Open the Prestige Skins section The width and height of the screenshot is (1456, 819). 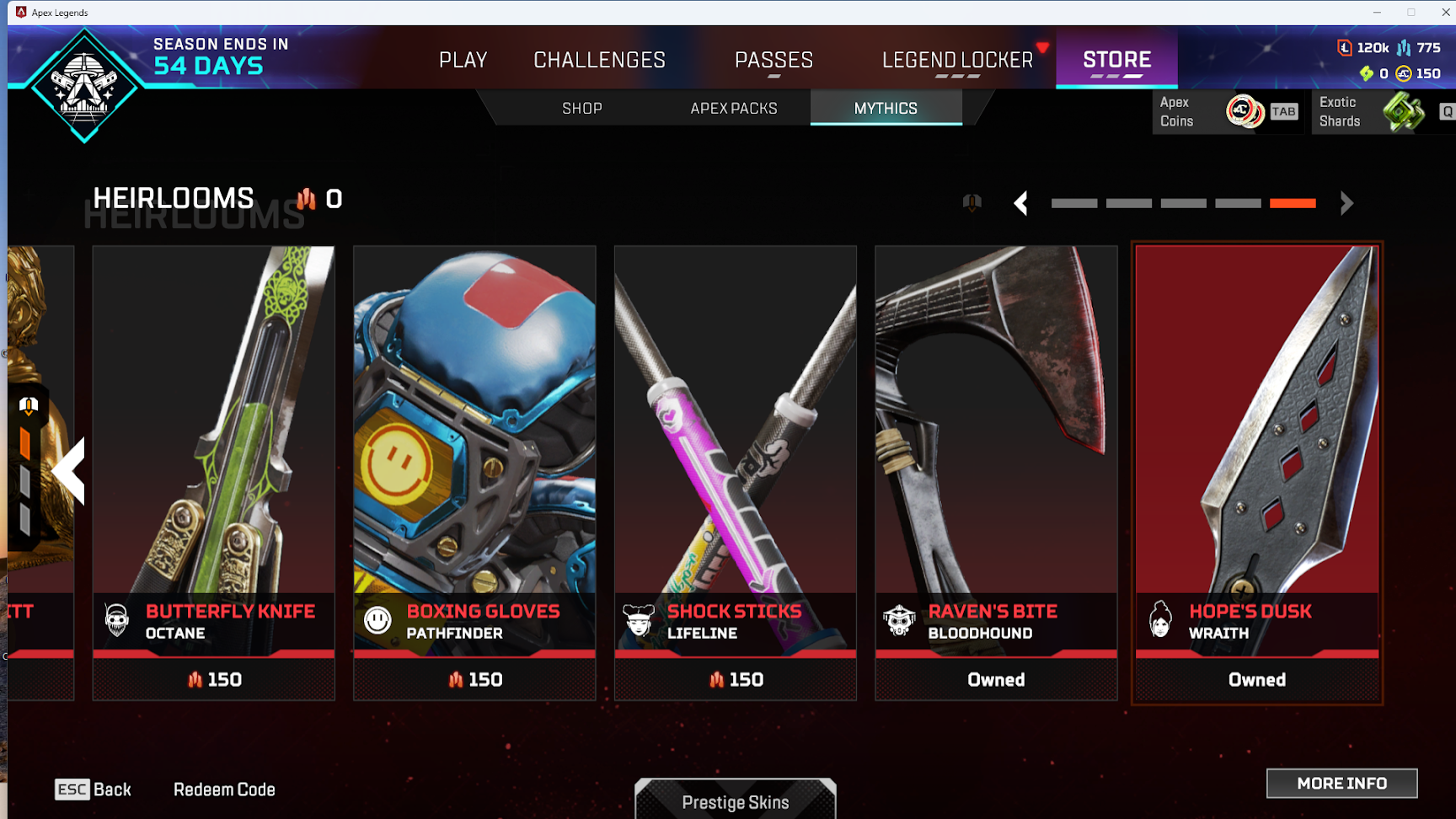[736, 801]
